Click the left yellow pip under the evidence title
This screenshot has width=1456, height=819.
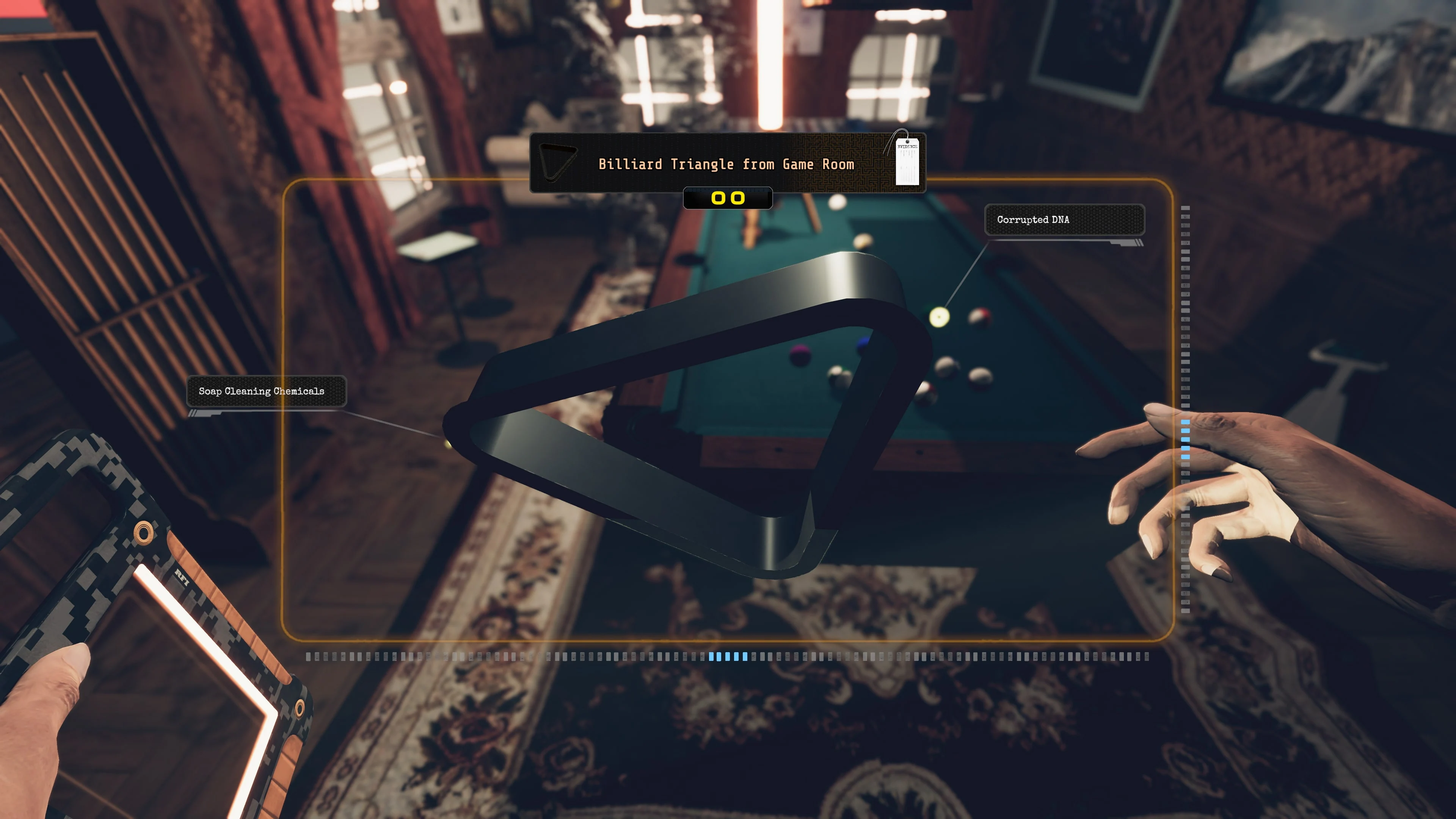pyautogui.click(x=719, y=198)
